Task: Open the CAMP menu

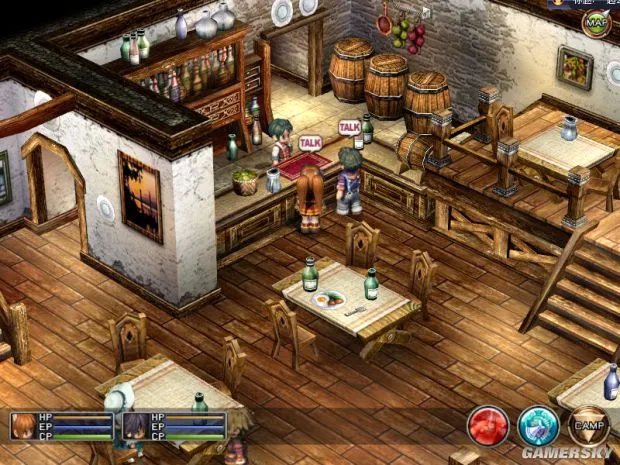Action: pyautogui.click(x=588, y=425)
